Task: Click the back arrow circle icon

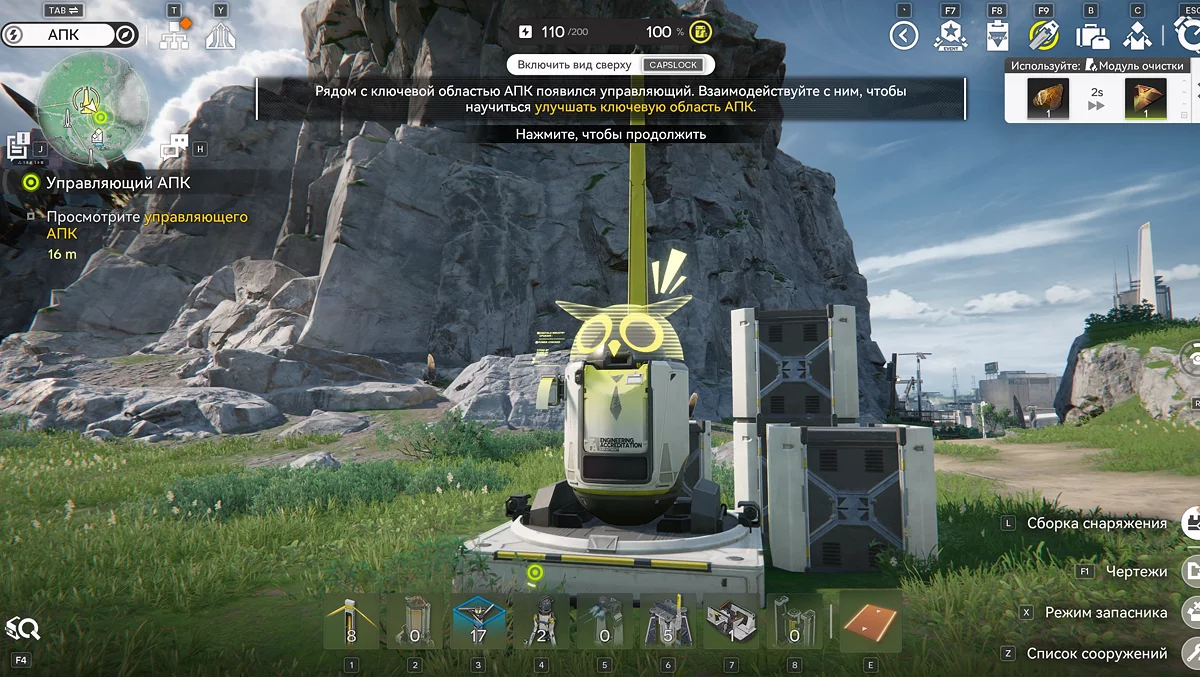Action: (904, 36)
